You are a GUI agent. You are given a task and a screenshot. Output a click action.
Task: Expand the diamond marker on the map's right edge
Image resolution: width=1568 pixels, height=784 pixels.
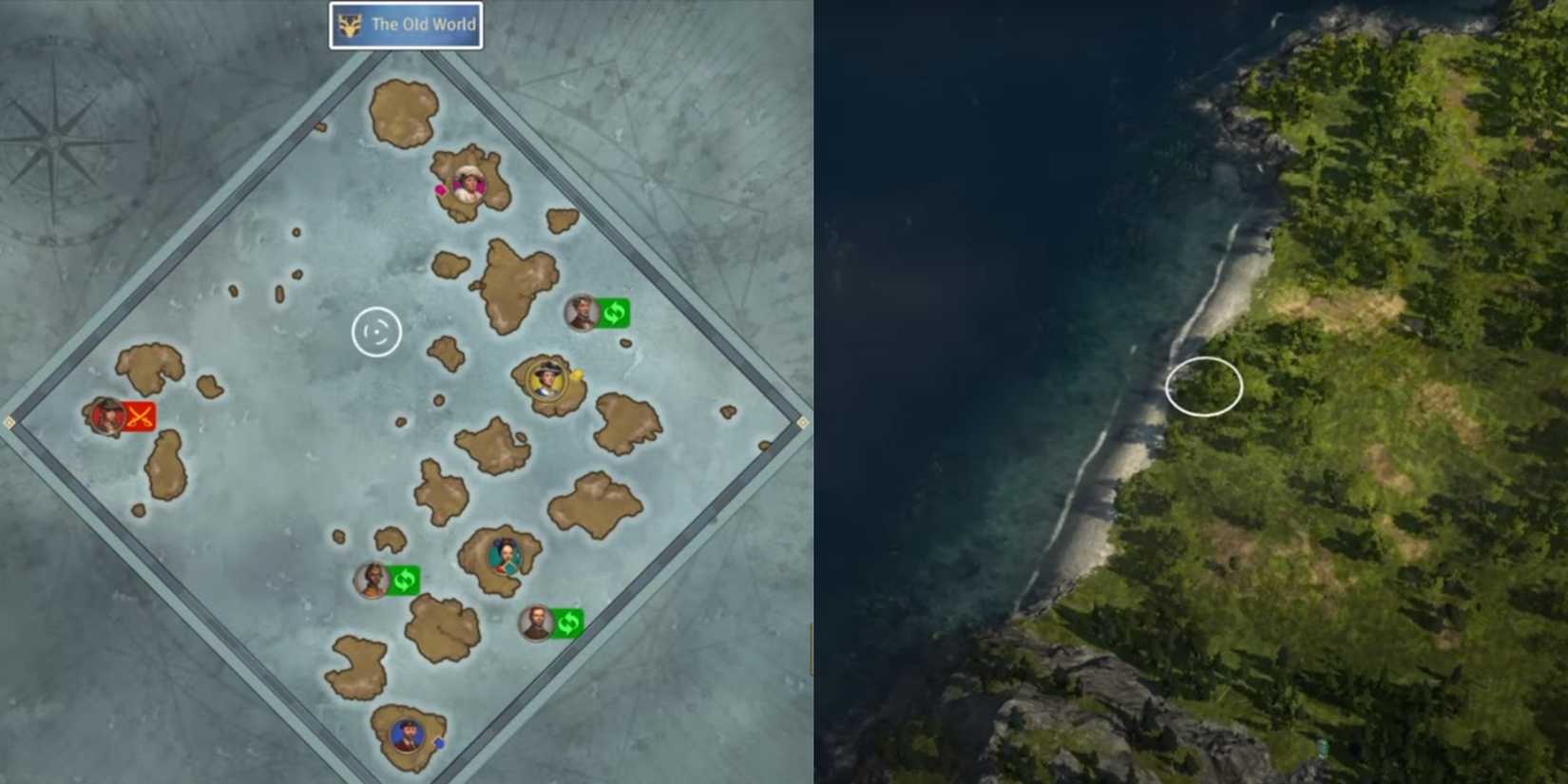(803, 422)
